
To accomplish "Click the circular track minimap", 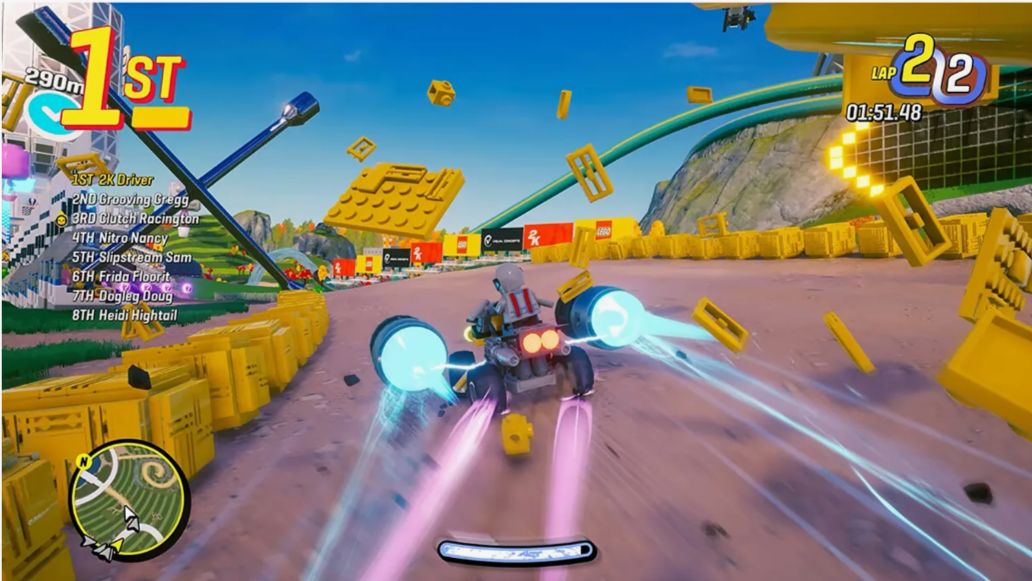I will tap(129, 499).
